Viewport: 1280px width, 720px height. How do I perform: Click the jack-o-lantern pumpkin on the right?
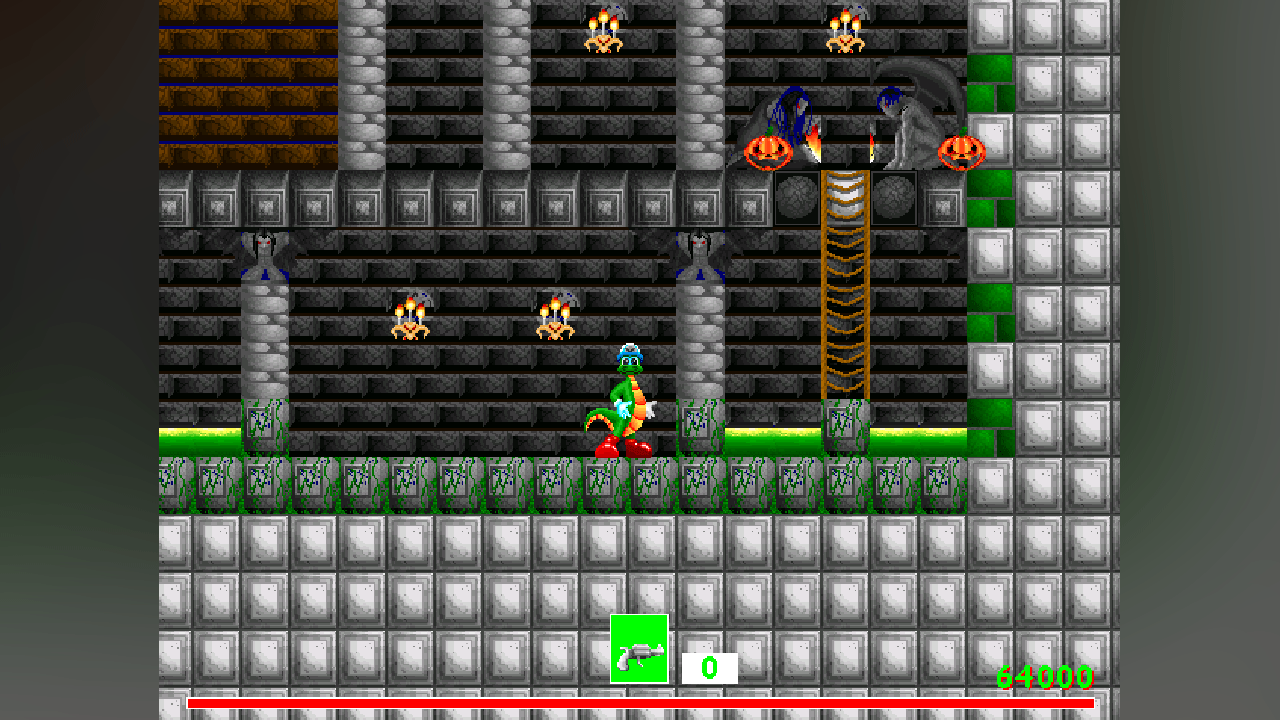coord(960,152)
